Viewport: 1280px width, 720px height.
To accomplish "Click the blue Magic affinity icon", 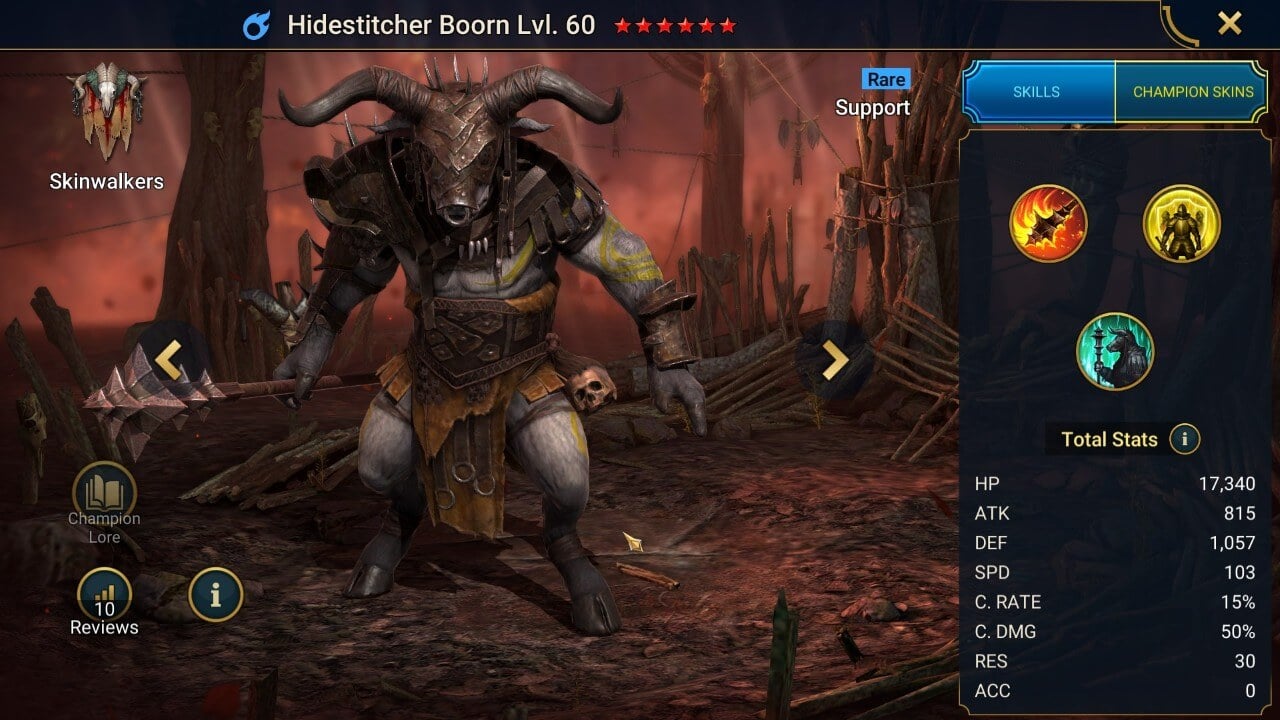I will click(259, 23).
